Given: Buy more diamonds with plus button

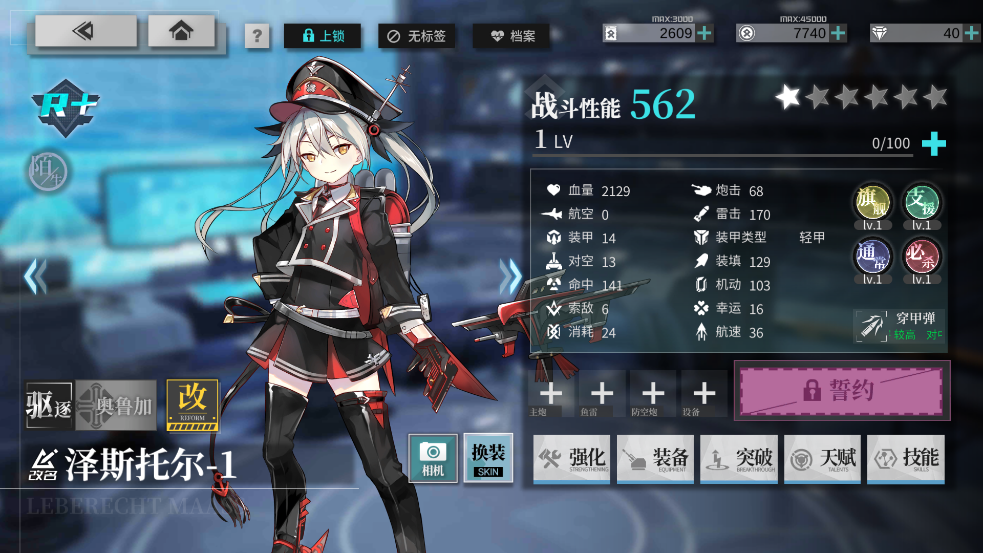Looking at the screenshot, I should tap(972, 33).
